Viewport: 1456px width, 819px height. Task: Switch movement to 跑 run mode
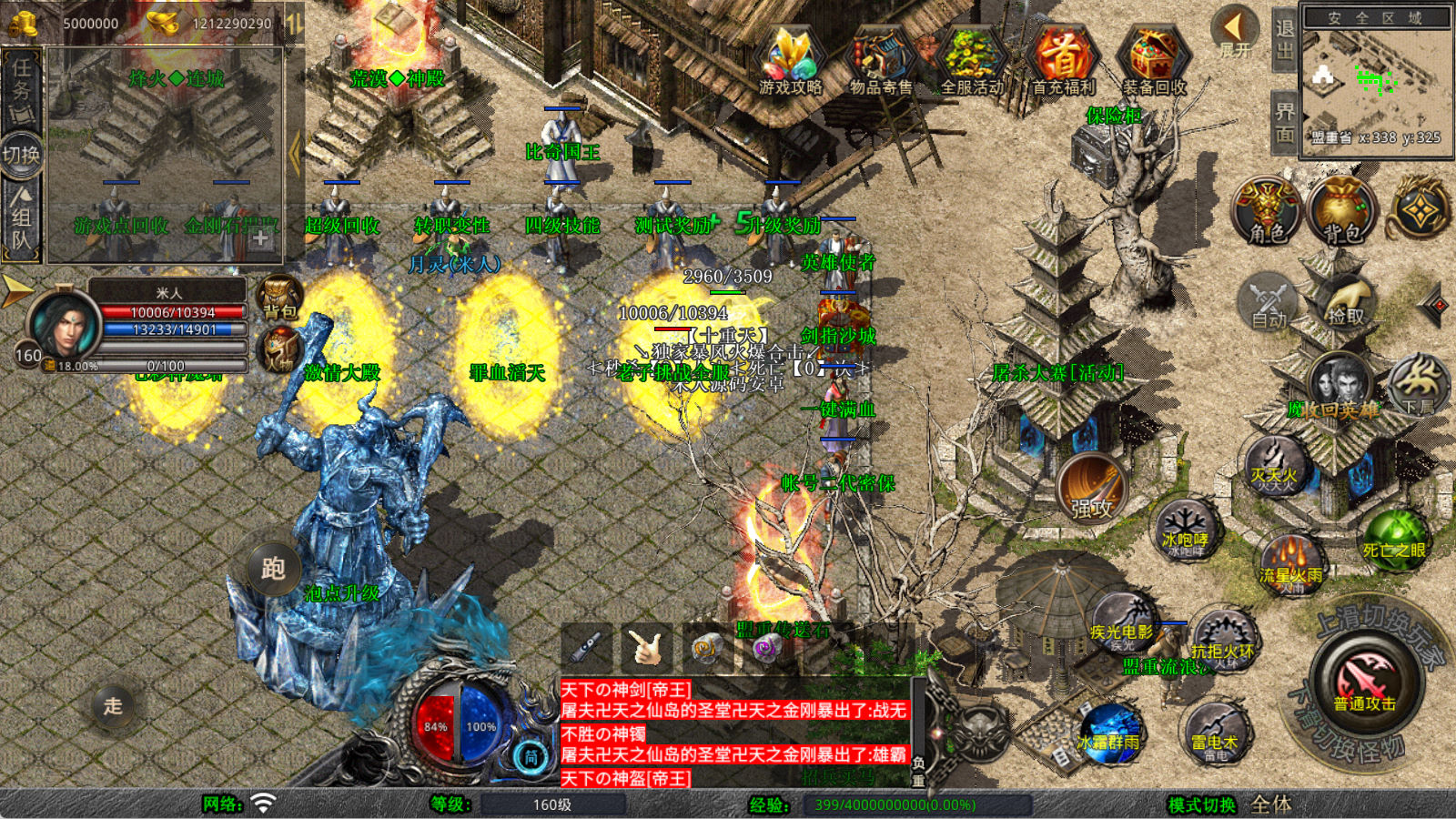click(x=273, y=569)
